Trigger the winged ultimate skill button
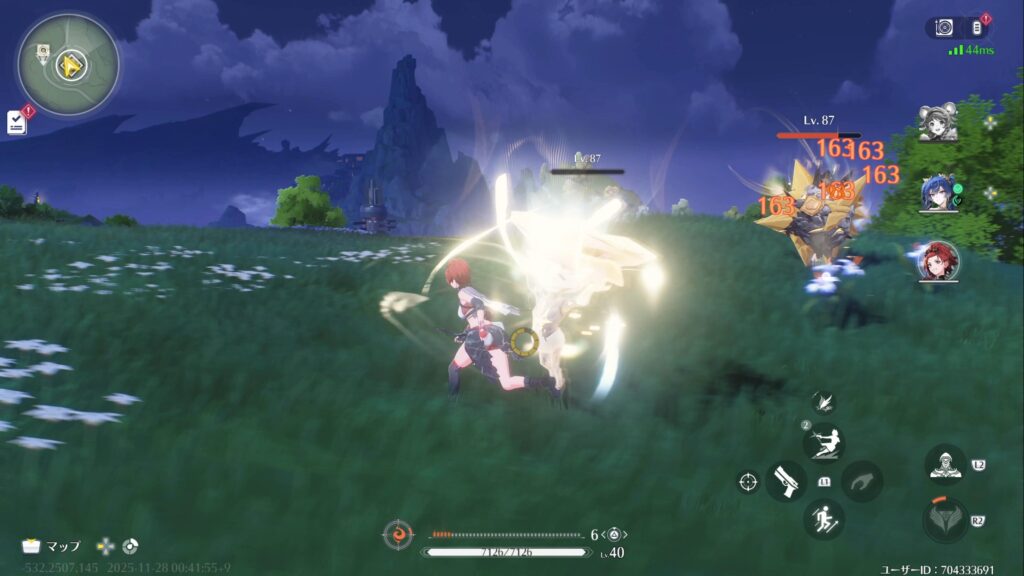The image size is (1024, 576). click(944, 520)
